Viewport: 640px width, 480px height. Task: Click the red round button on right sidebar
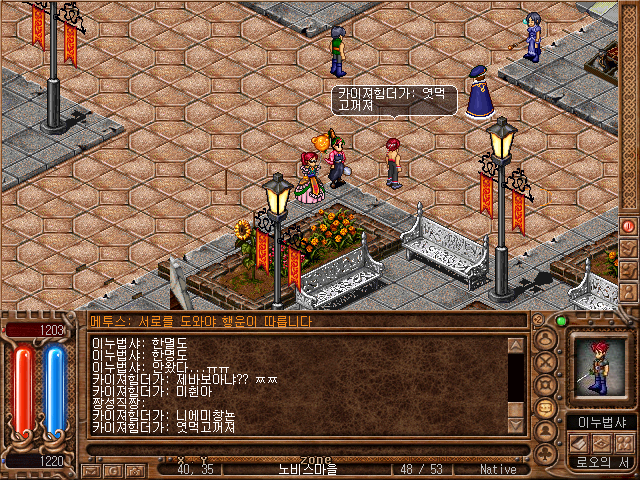point(629,226)
